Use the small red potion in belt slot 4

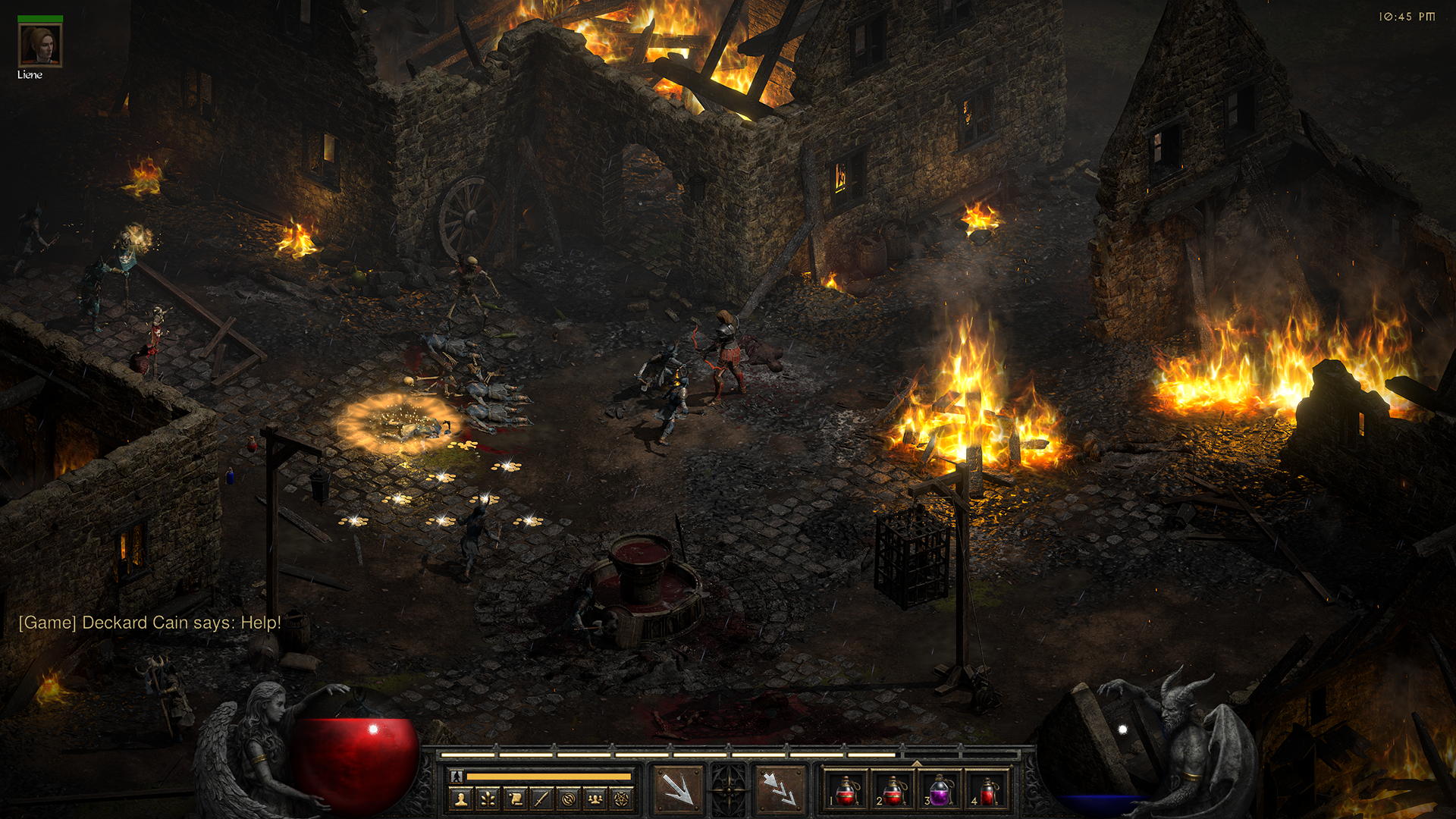tap(987, 791)
